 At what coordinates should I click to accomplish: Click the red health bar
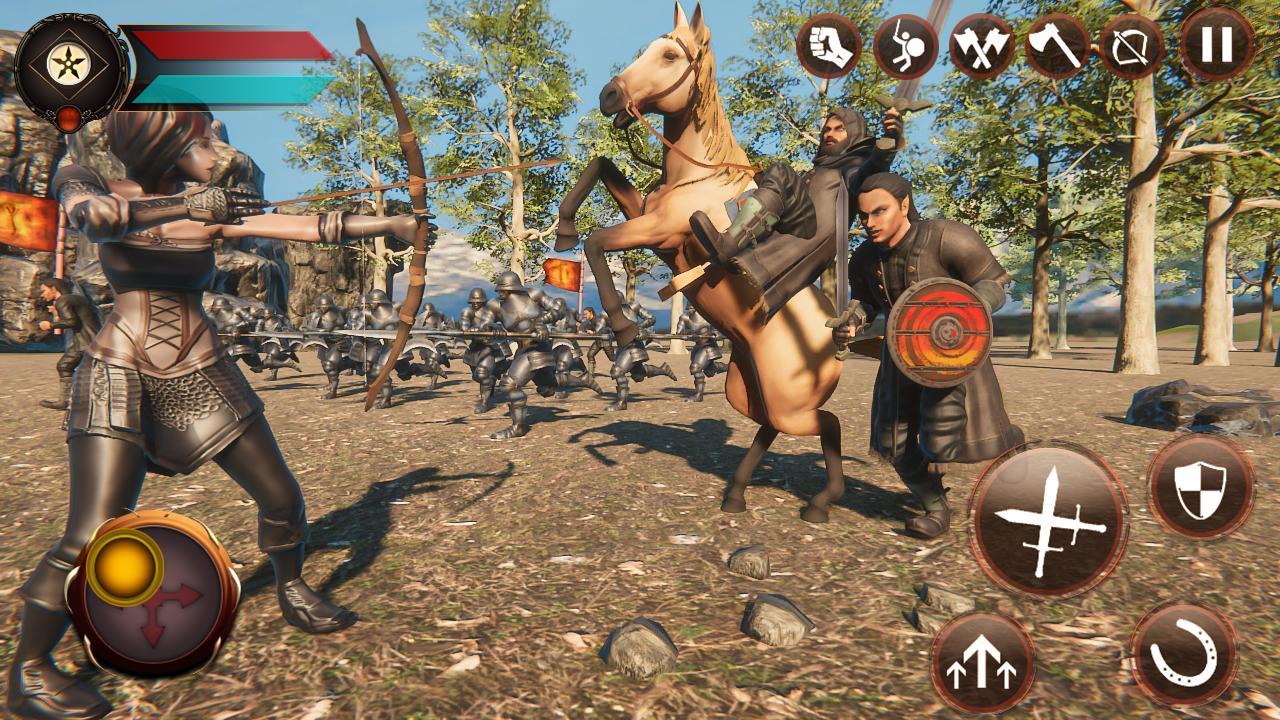tap(230, 46)
